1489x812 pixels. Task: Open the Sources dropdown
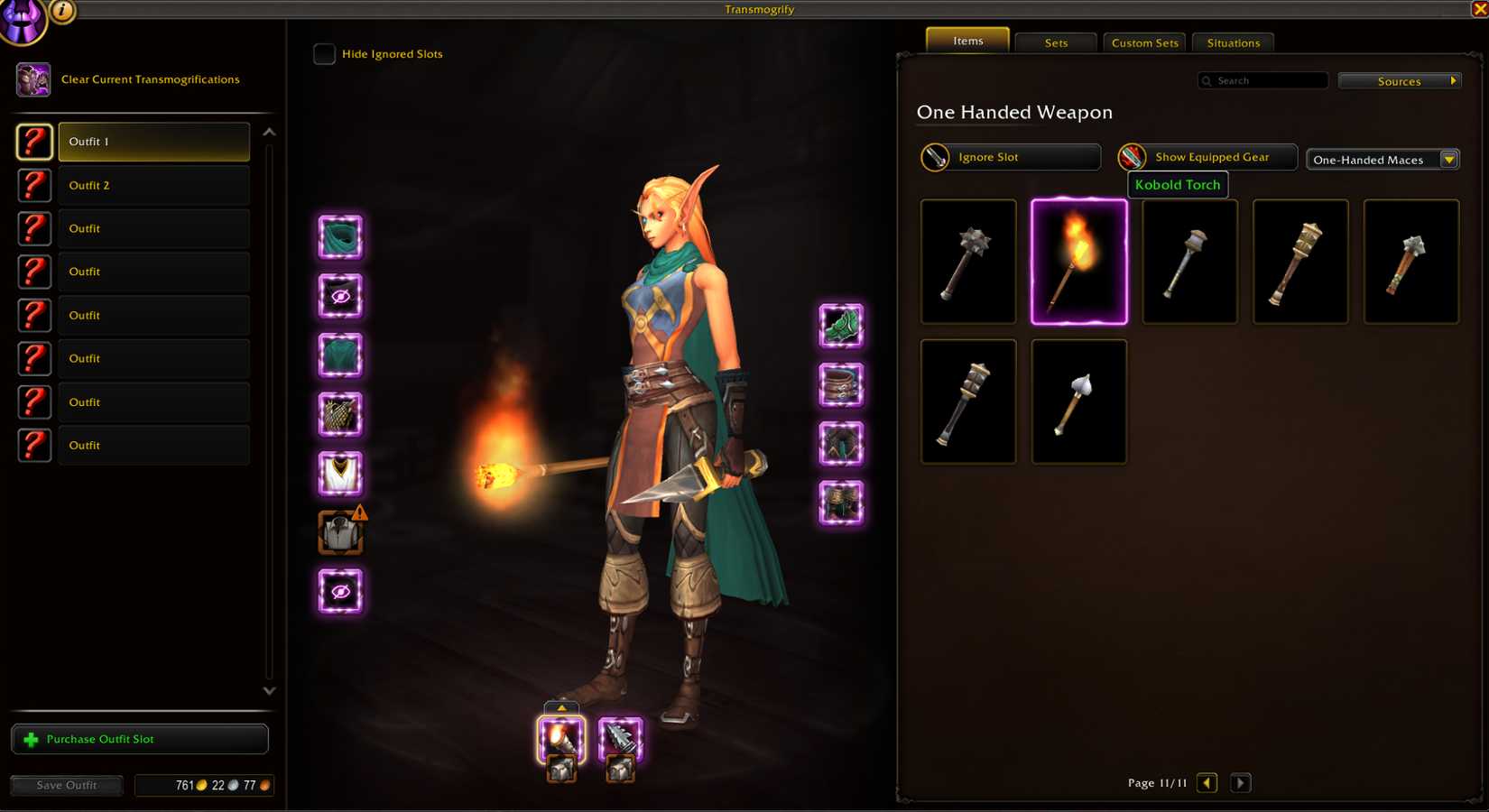(1399, 80)
